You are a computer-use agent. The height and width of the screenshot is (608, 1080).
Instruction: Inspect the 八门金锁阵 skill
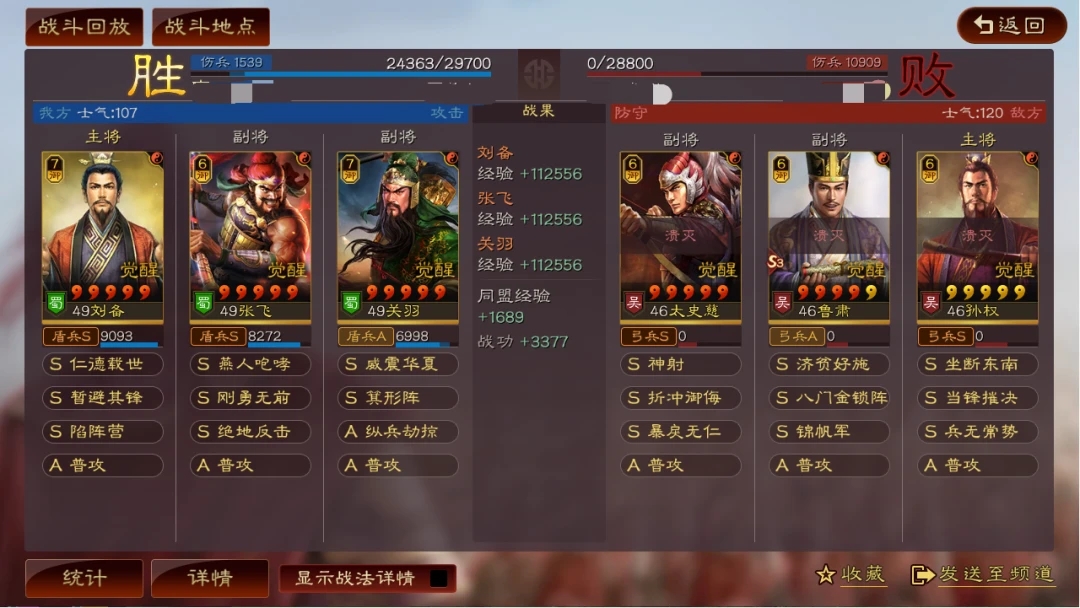point(828,398)
